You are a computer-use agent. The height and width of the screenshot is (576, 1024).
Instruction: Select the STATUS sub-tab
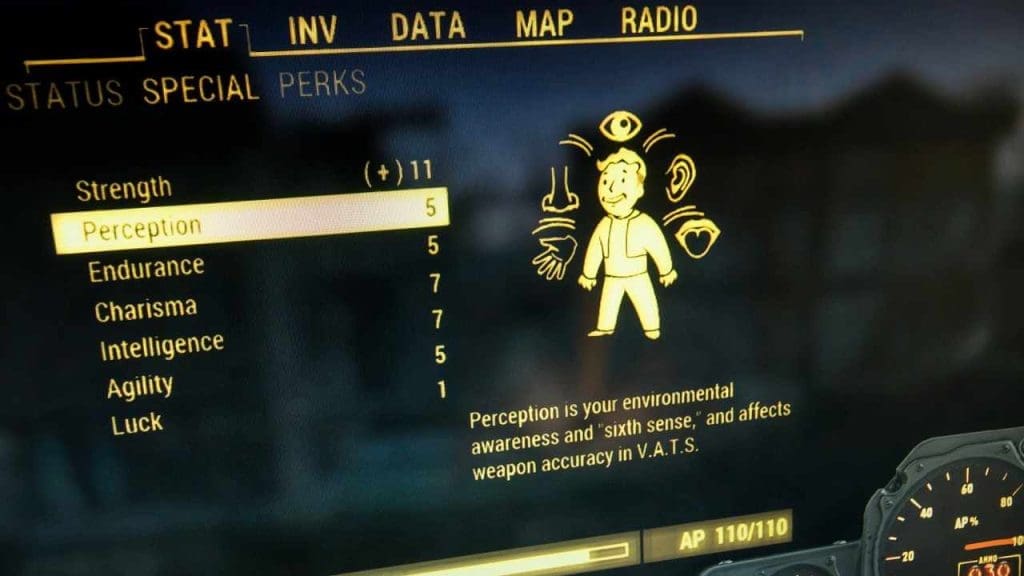65,95
